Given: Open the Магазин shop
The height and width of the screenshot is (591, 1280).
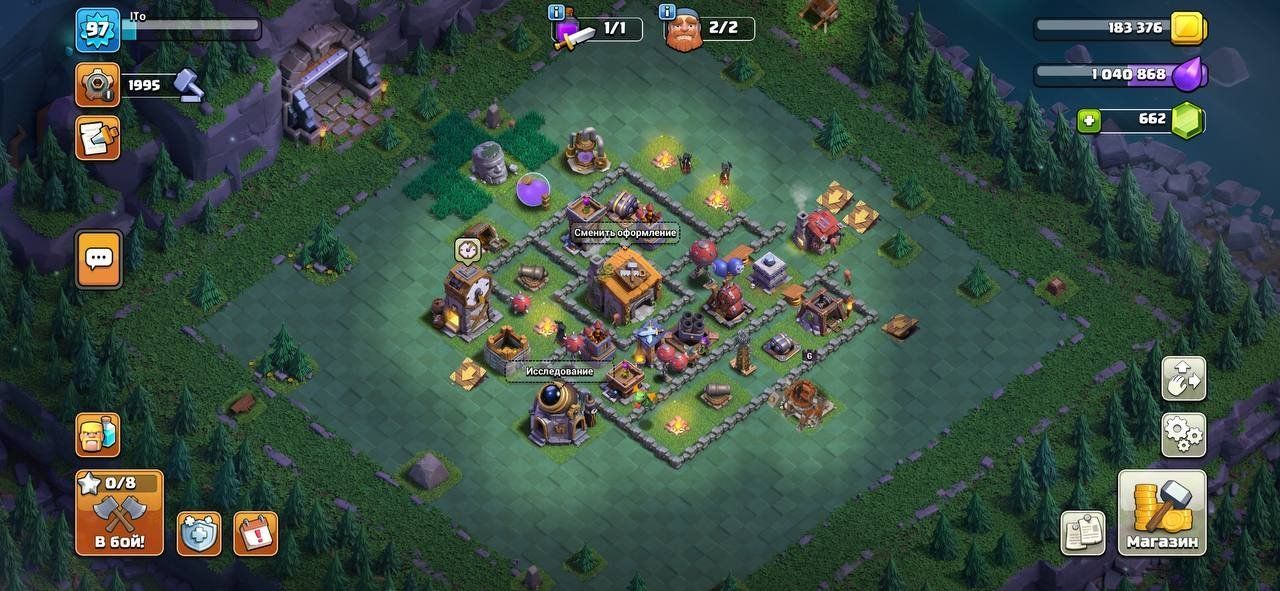Looking at the screenshot, I should pos(1161,513).
